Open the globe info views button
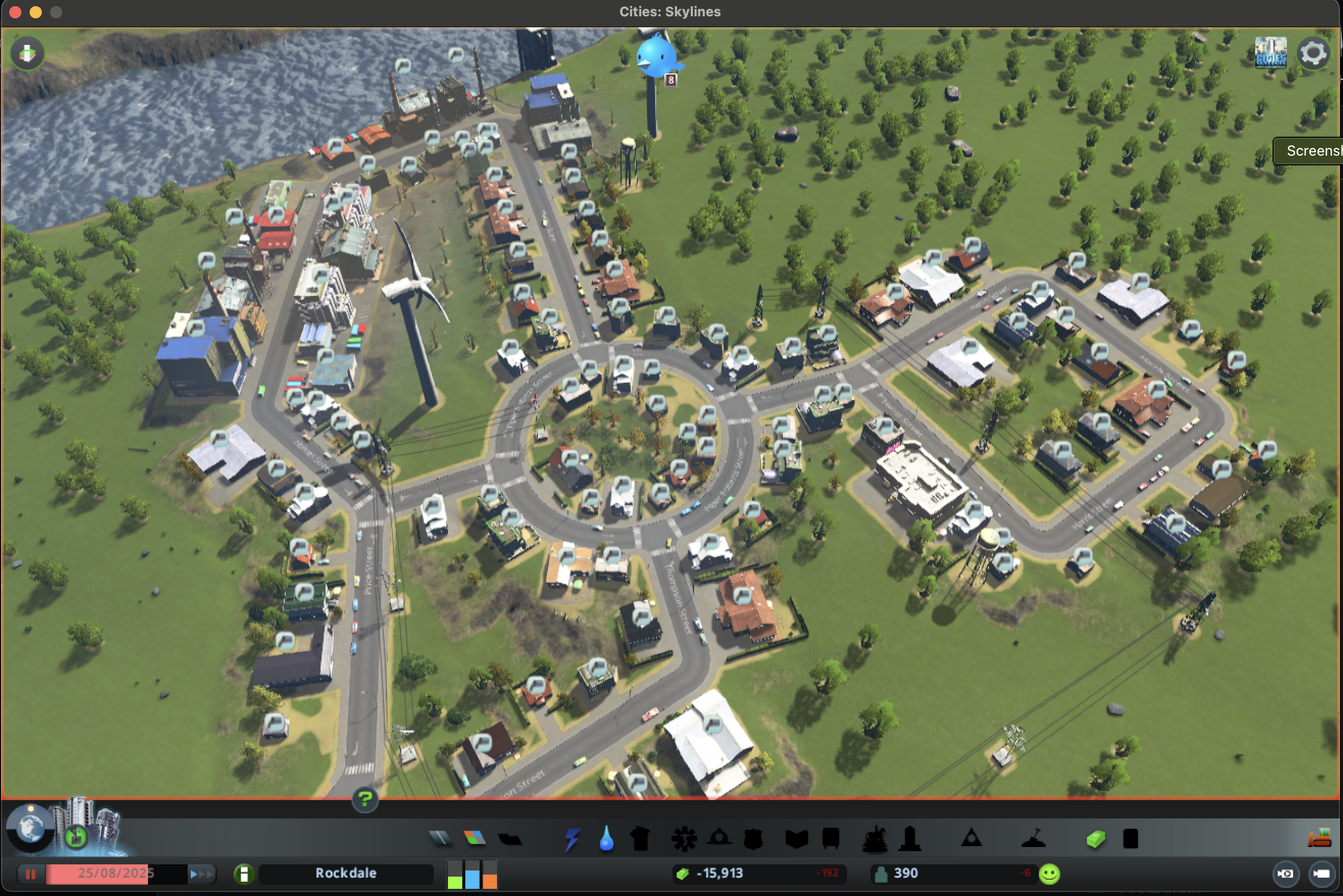1343x896 pixels. 30,828
